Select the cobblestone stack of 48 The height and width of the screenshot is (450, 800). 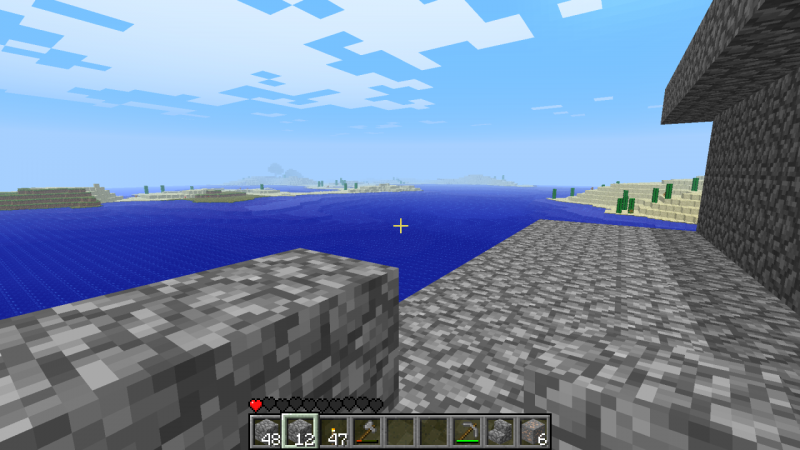click(266, 431)
